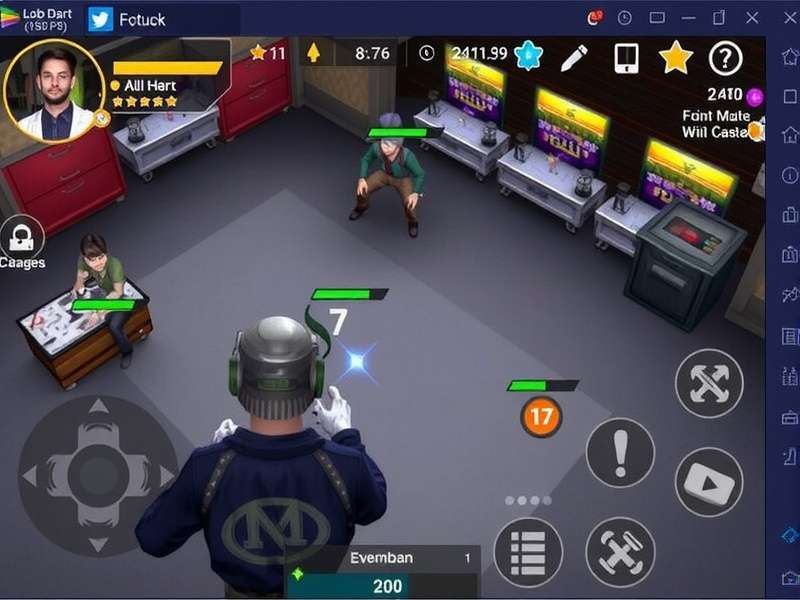800x600 pixels.
Task: Activate the crossed tools action button
Action: click(x=620, y=552)
